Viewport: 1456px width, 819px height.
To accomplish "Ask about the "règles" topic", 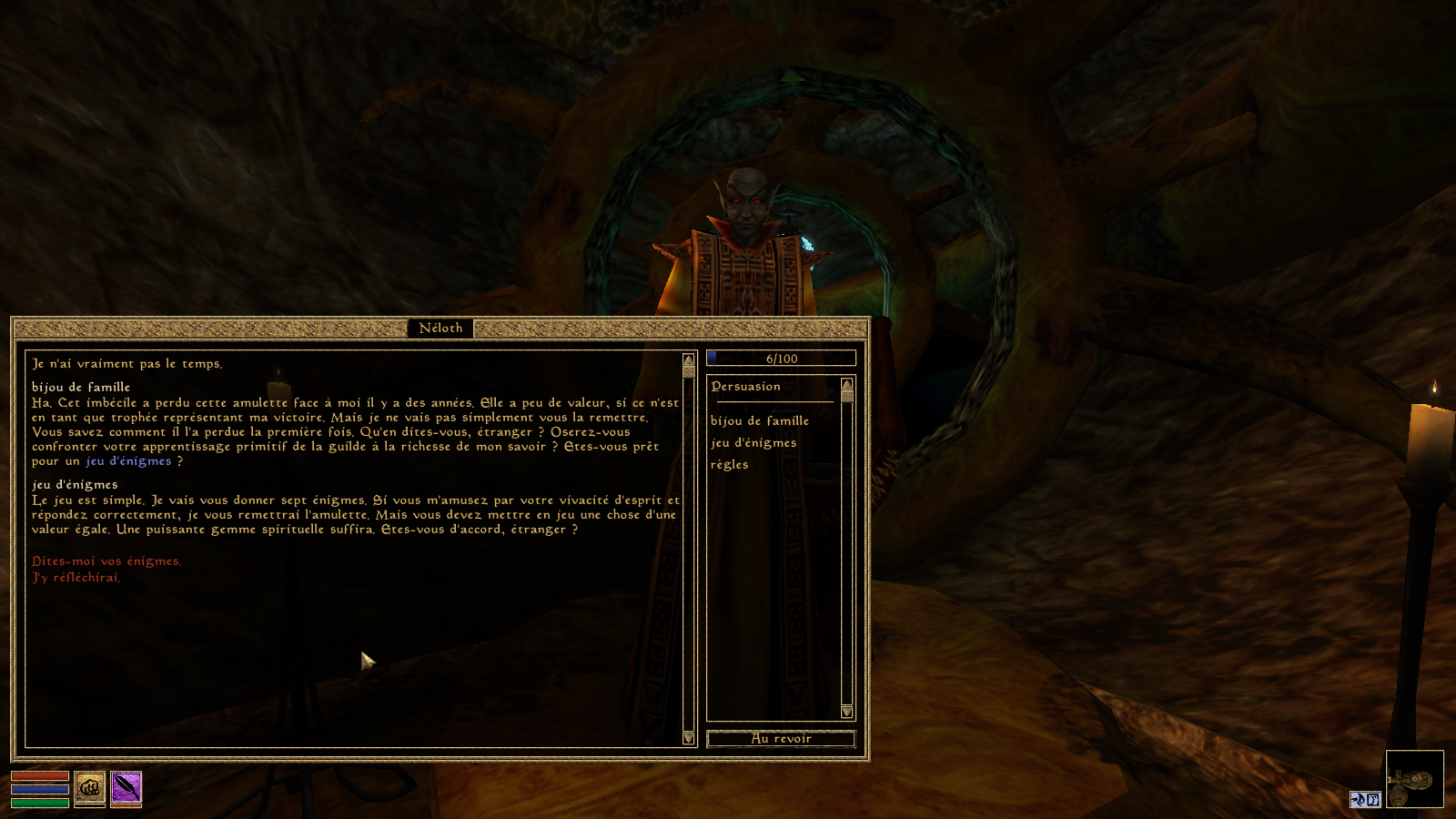I will coord(729,465).
